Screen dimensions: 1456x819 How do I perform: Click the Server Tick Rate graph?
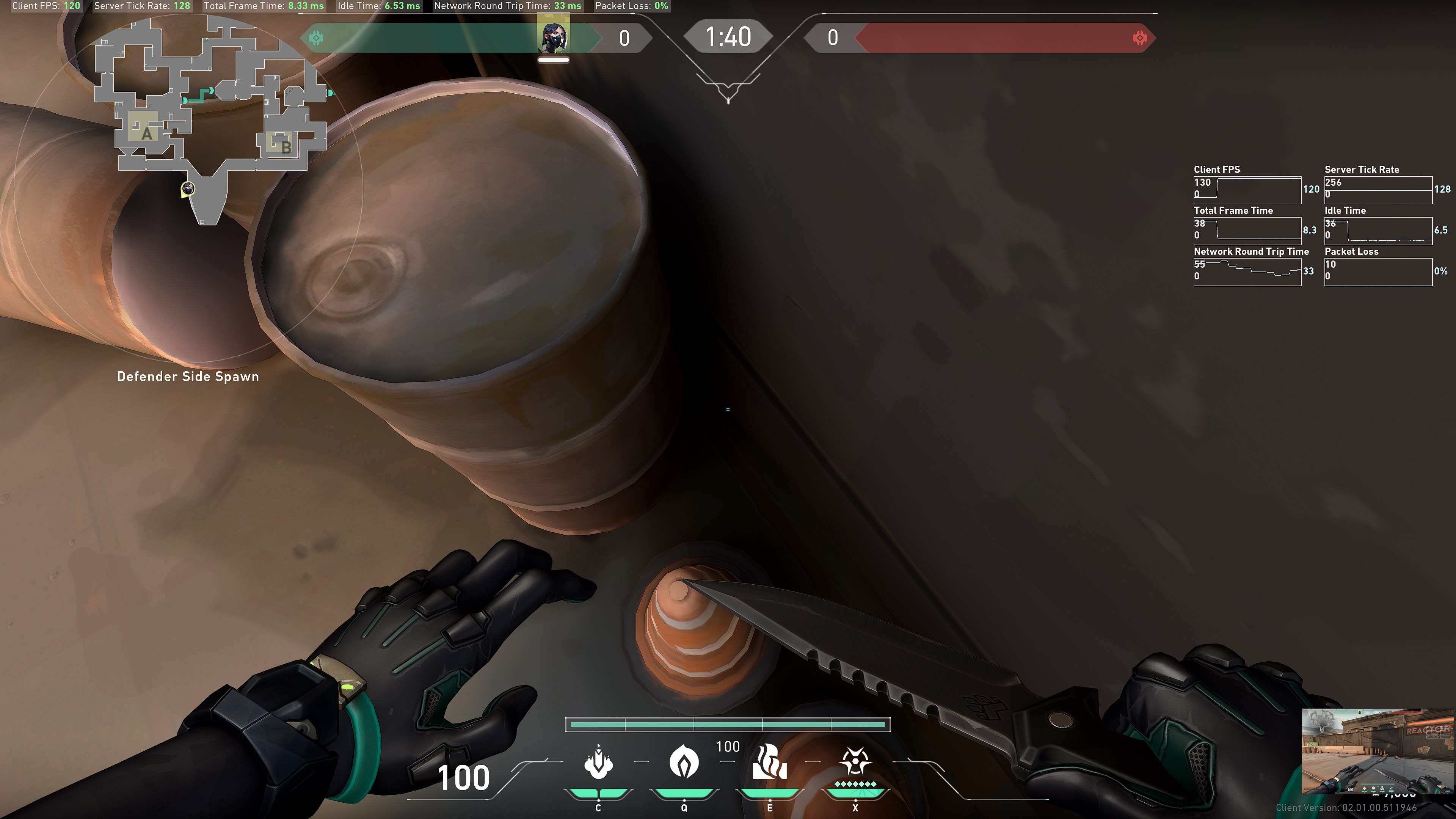pos(1378,190)
